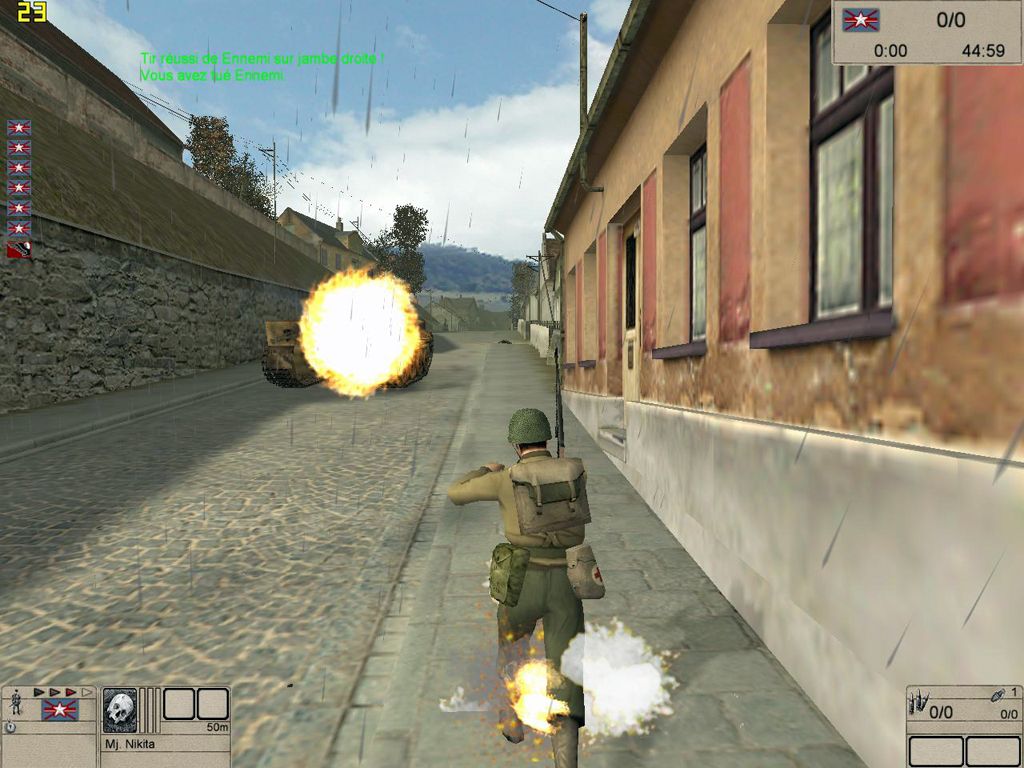Select the flag beside the soldier stance icon
This screenshot has height=768, width=1024.
[x=59, y=710]
